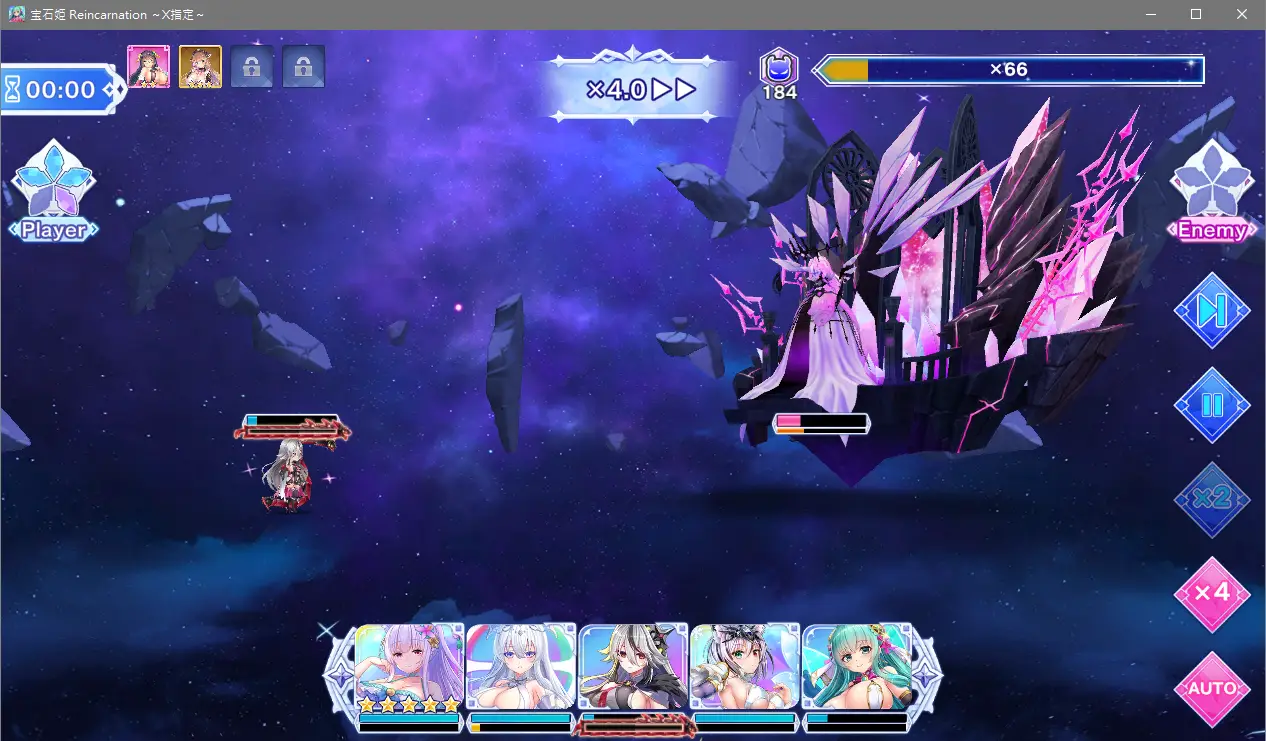Image resolution: width=1266 pixels, height=741 pixels.
Task: Select the silver-haired red-eyed character card
Action: (x=633, y=668)
